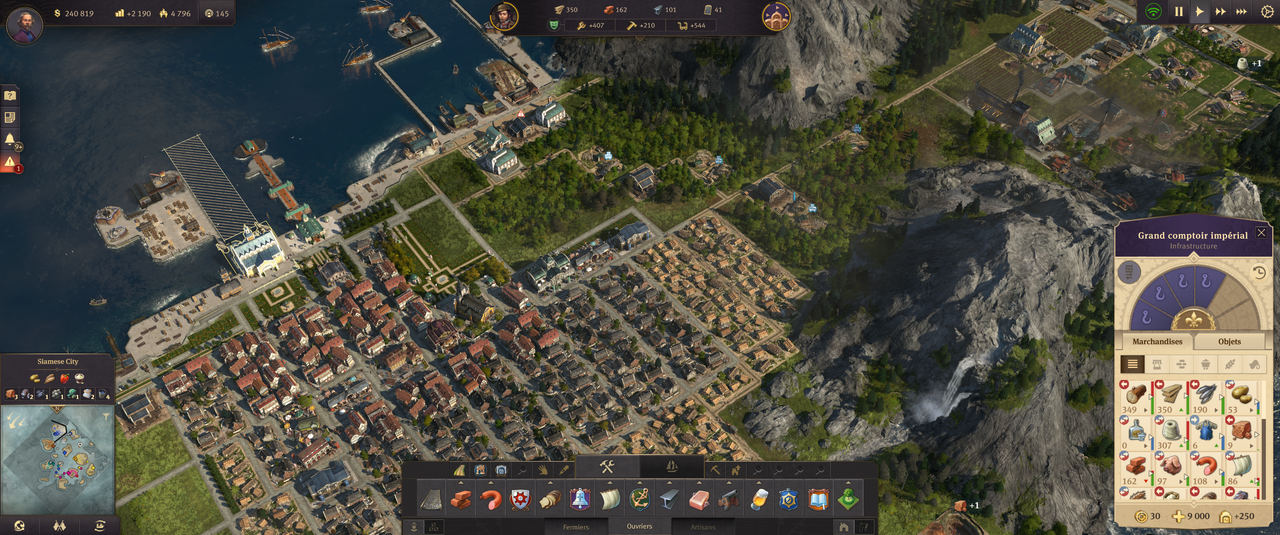Viewport: 1280px width, 535px height.
Task: Switch to the Fermiers population tier
Action: coord(576,527)
